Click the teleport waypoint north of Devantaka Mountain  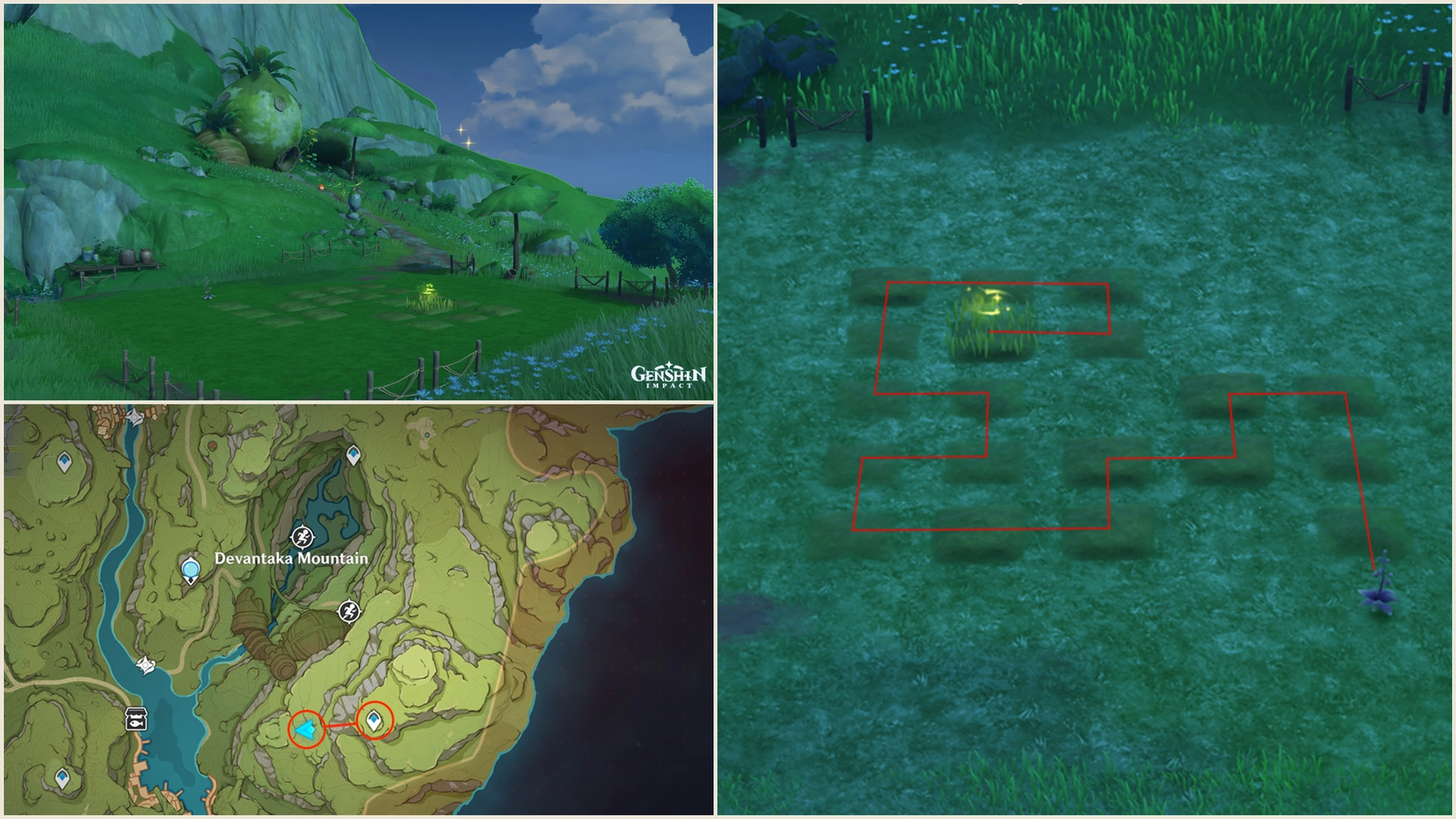[353, 455]
